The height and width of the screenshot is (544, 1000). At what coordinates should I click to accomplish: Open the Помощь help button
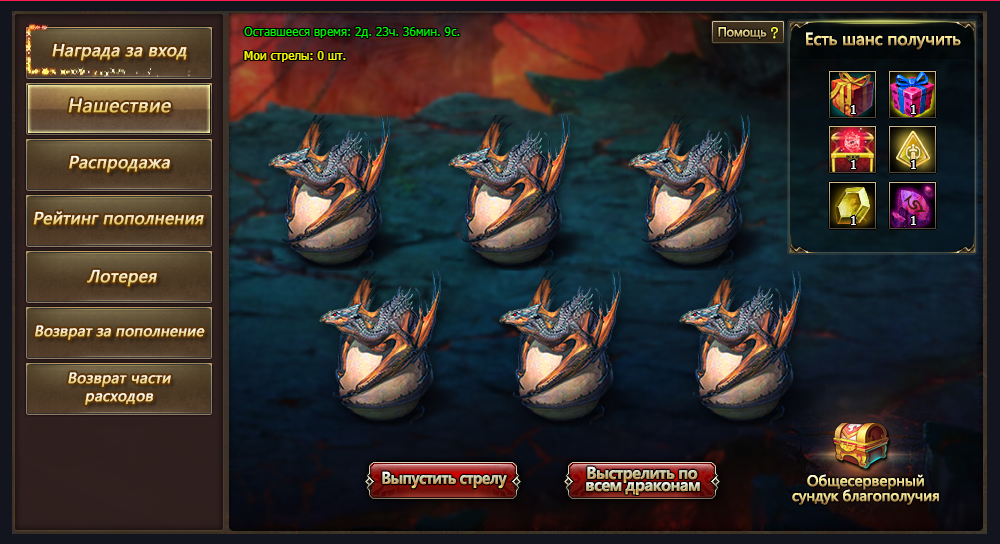click(747, 33)
